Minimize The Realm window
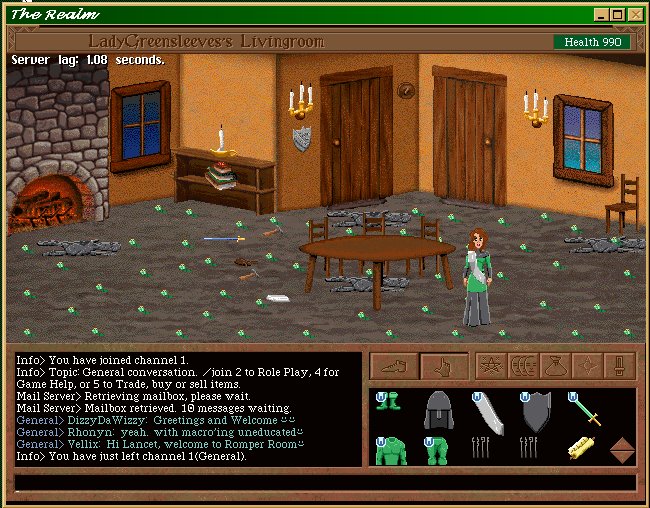This screenshot has width=650, height=508. coord(600,15)
